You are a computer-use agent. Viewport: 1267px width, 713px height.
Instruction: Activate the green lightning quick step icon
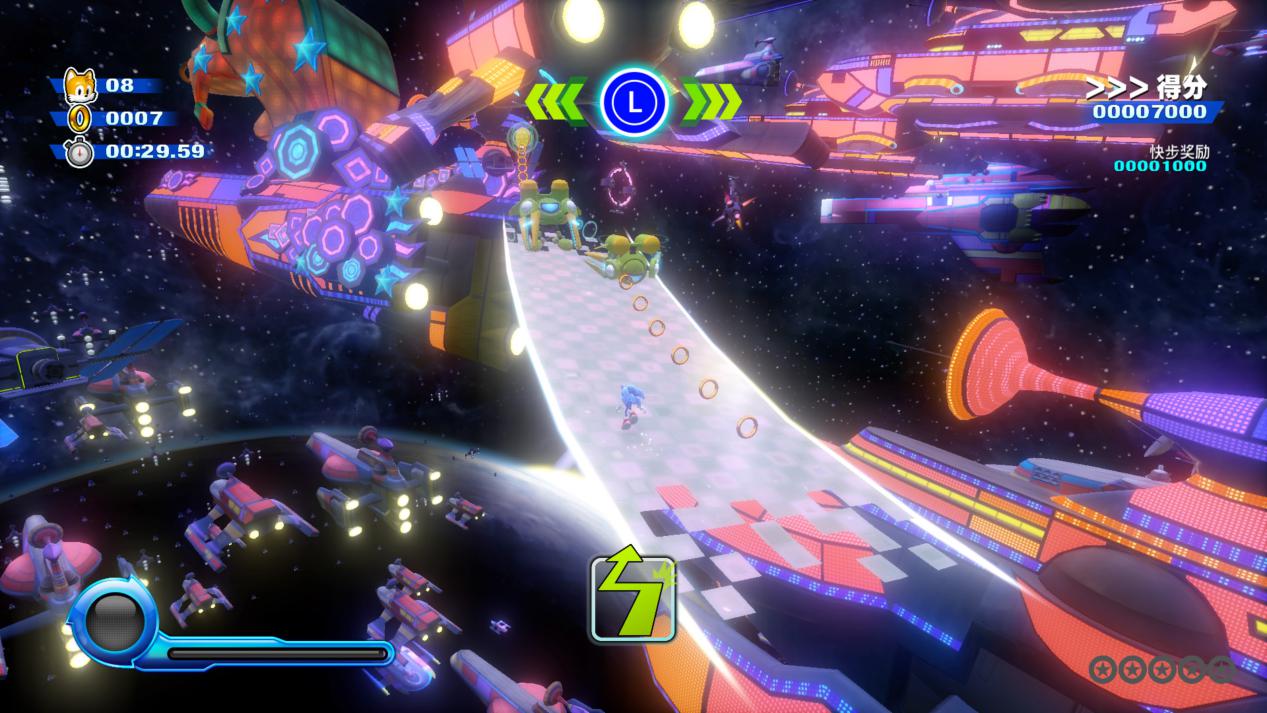632,598
